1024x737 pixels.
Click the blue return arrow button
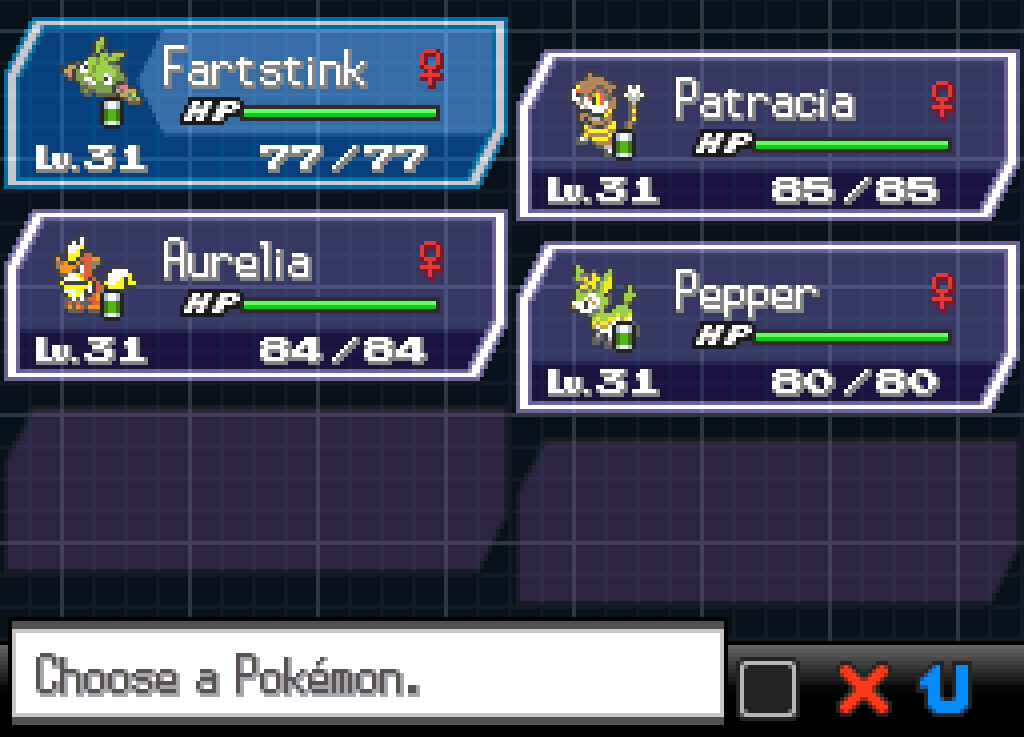(x=944, y=688)
